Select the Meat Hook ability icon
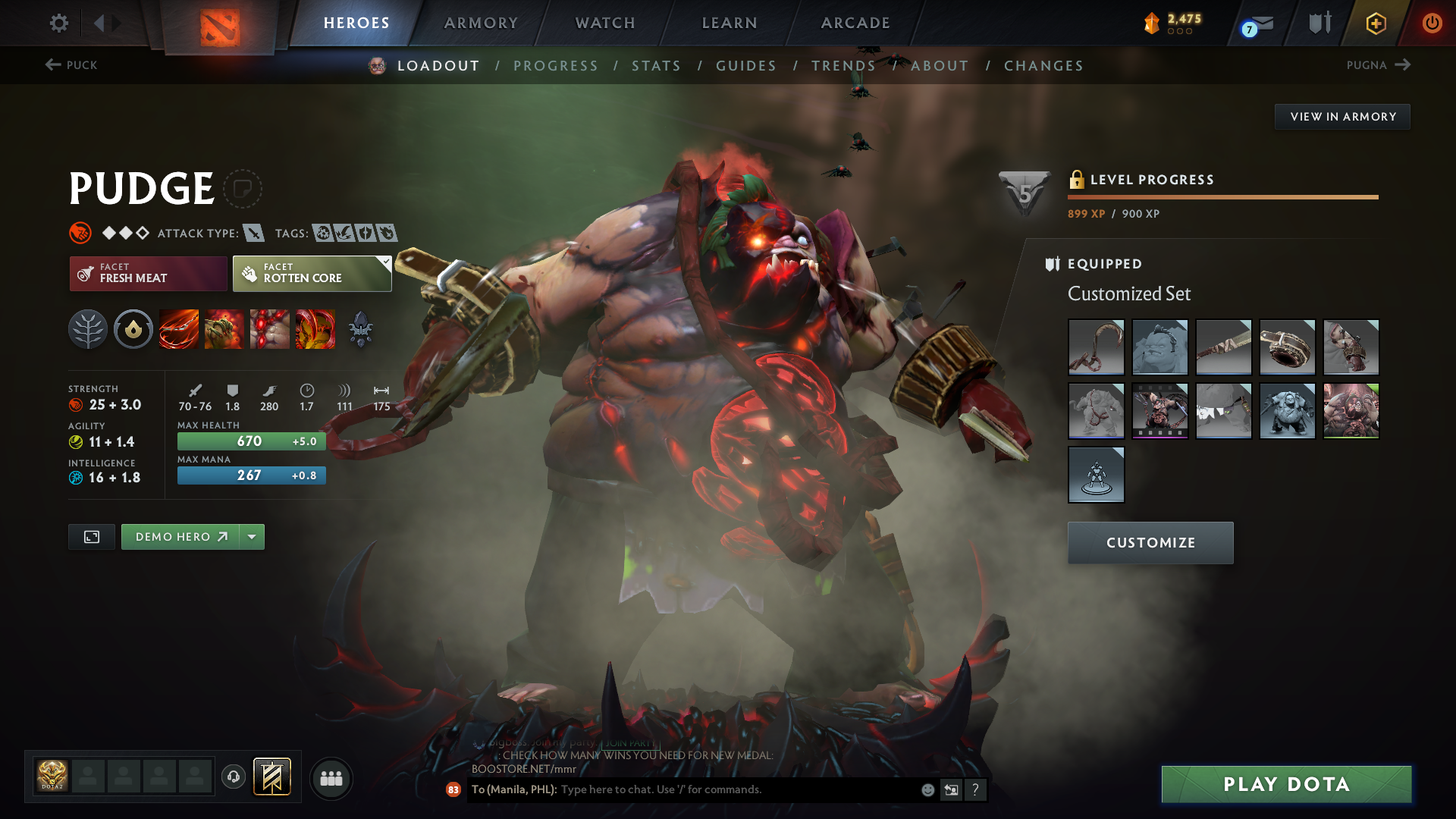Image resolution: width=1456 pixels, height=819 pixels. point(179,328)
